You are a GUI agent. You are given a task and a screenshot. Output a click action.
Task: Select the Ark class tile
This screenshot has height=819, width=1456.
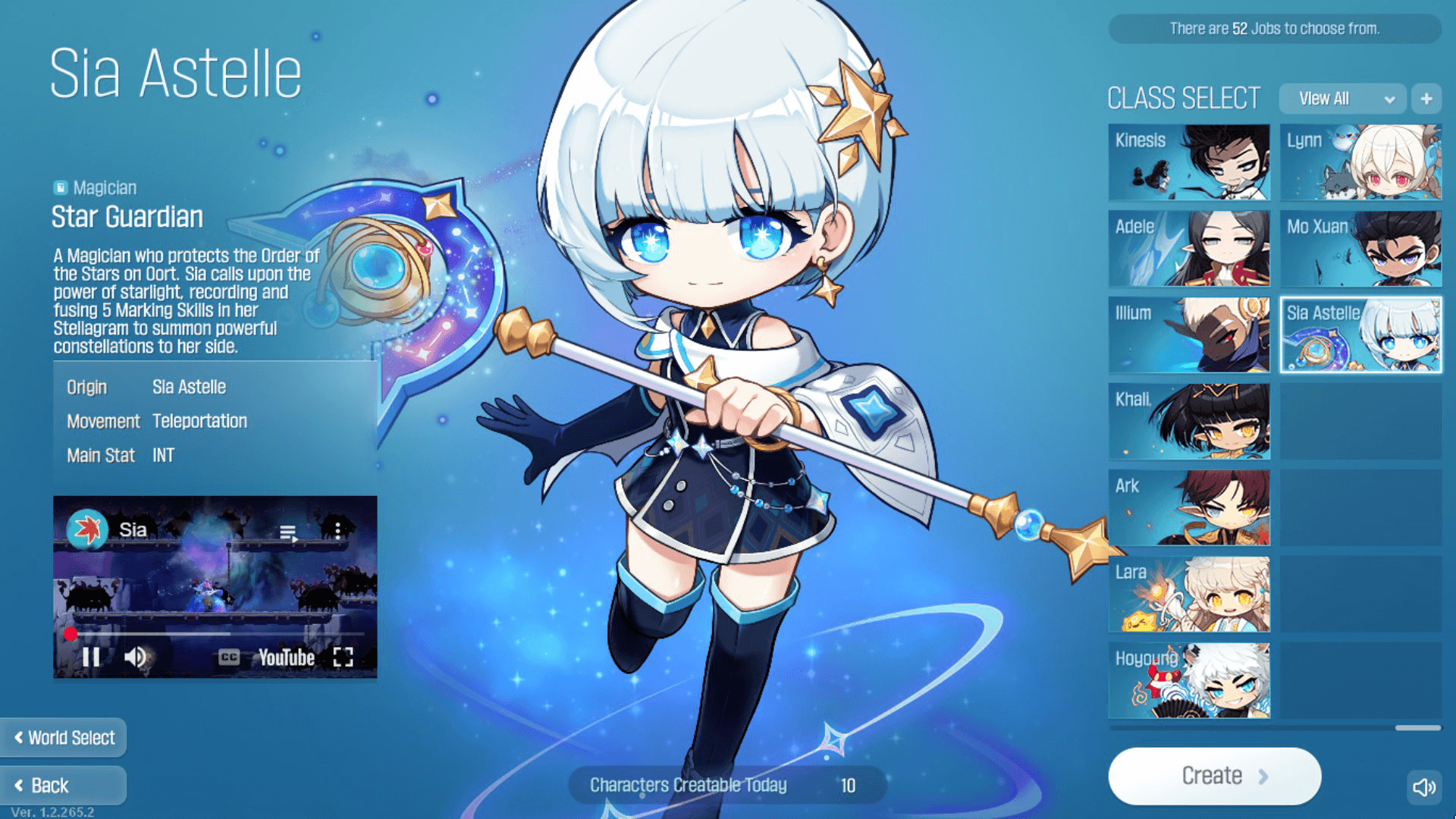[x=1188, y=508]
